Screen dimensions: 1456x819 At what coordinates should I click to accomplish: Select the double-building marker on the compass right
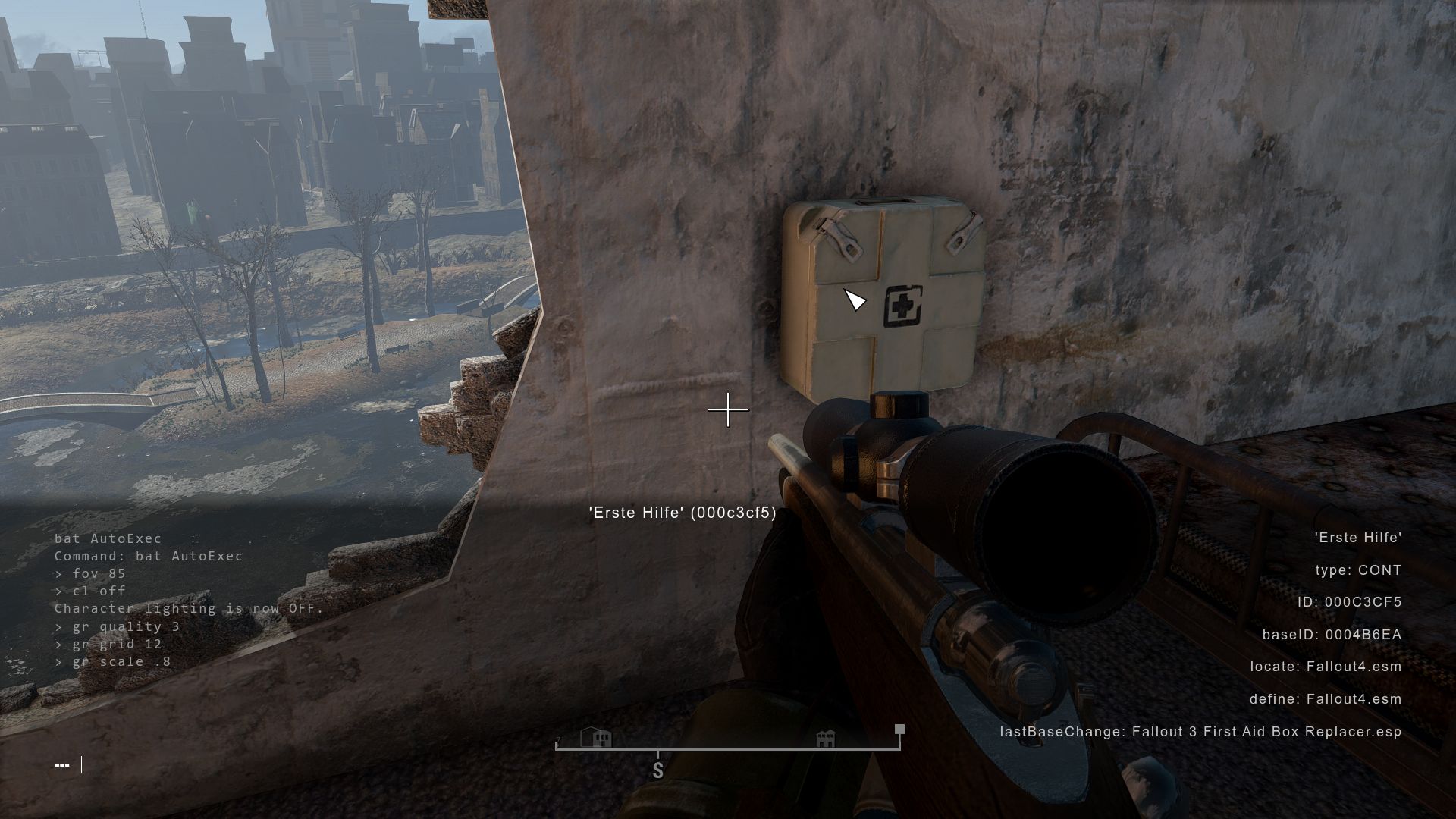pyautogui.click(x=824, y=736)
